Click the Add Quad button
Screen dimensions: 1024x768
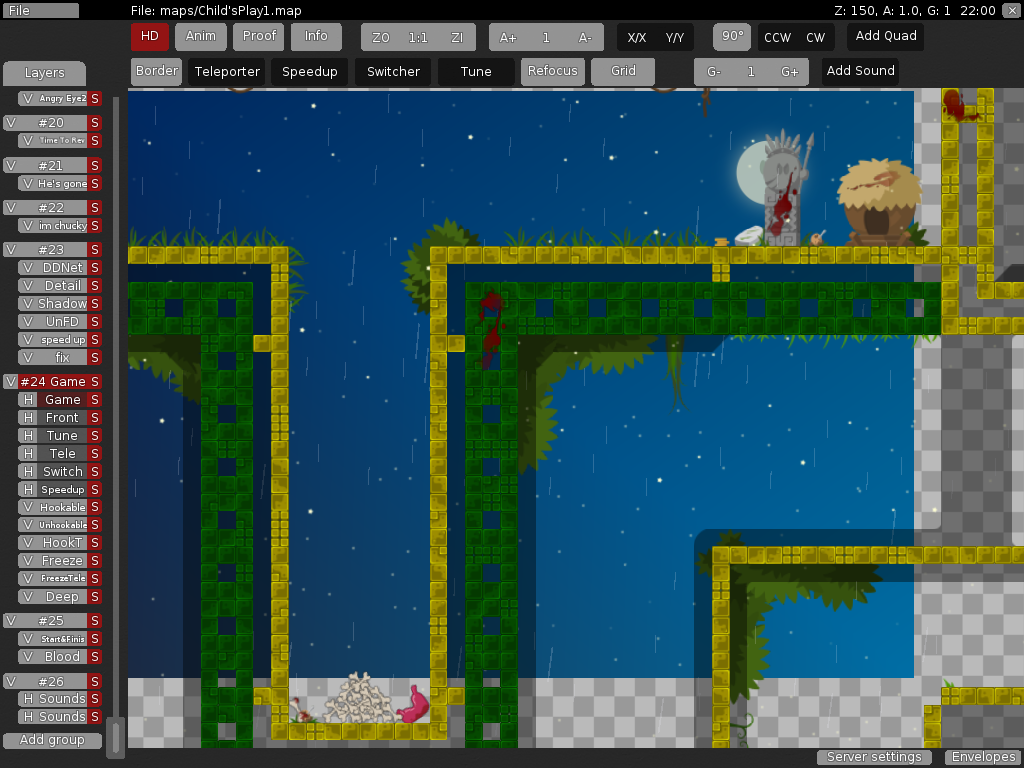click(885, 37)
